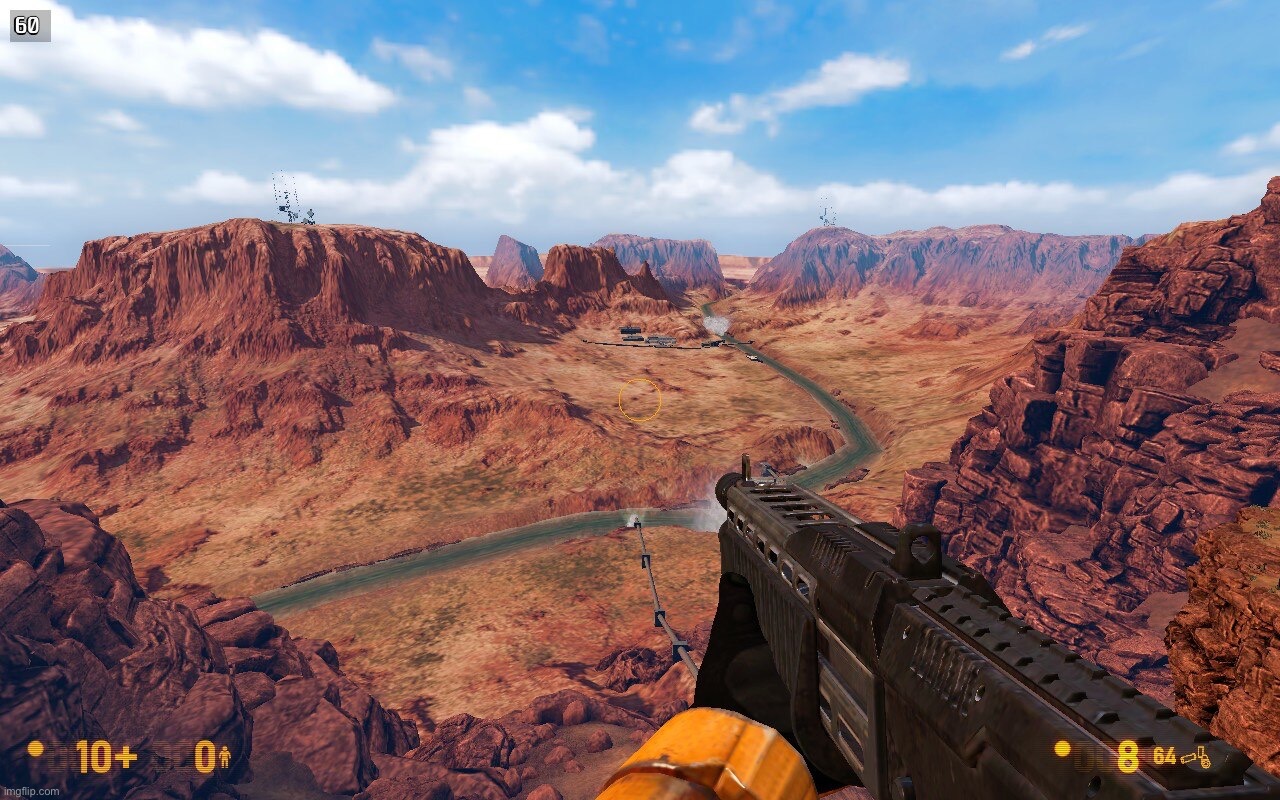Open the imgflip.com watermark link

point(29,791)
